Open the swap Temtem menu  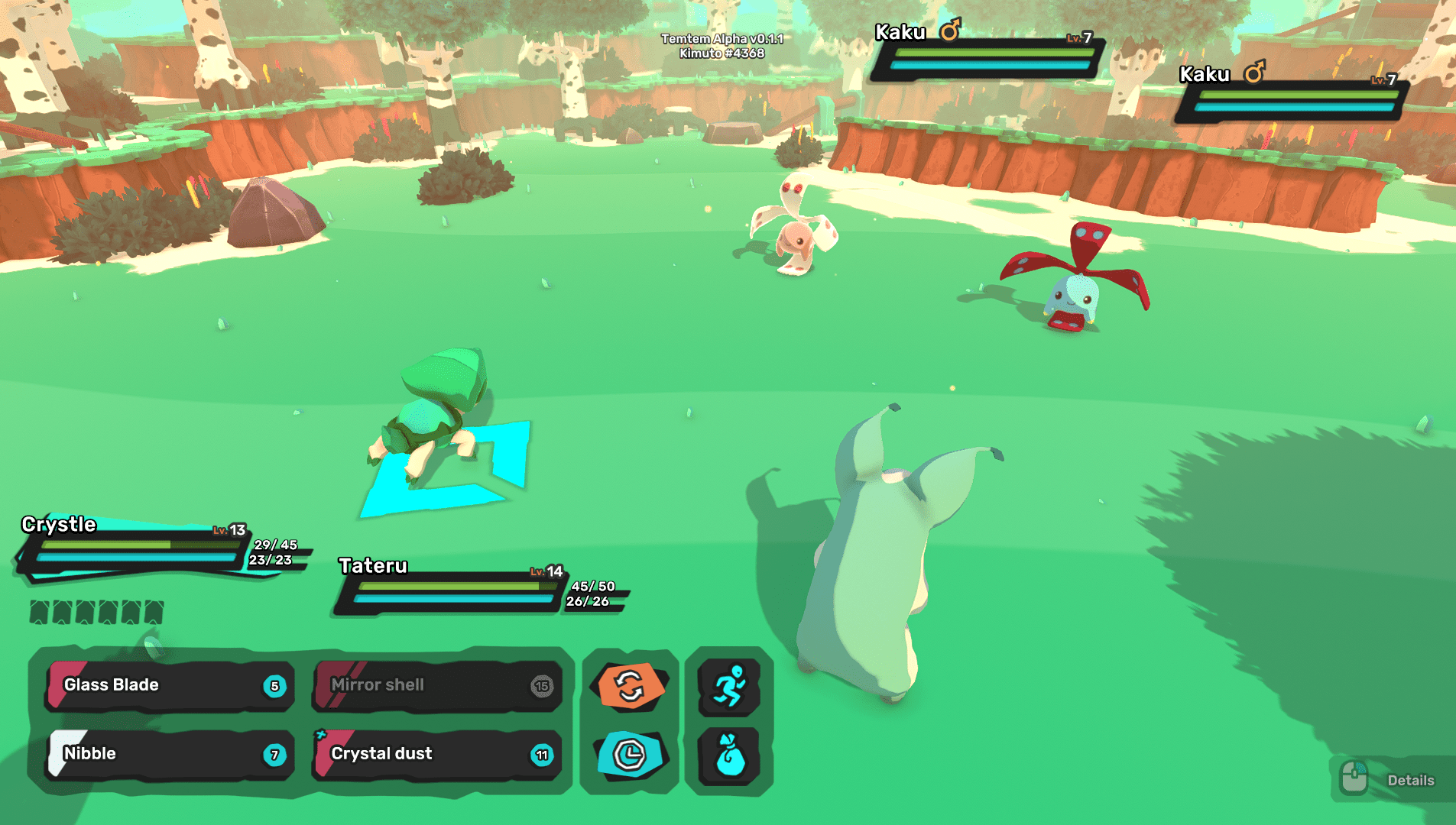pyautogui.click(x=630, y=685)
